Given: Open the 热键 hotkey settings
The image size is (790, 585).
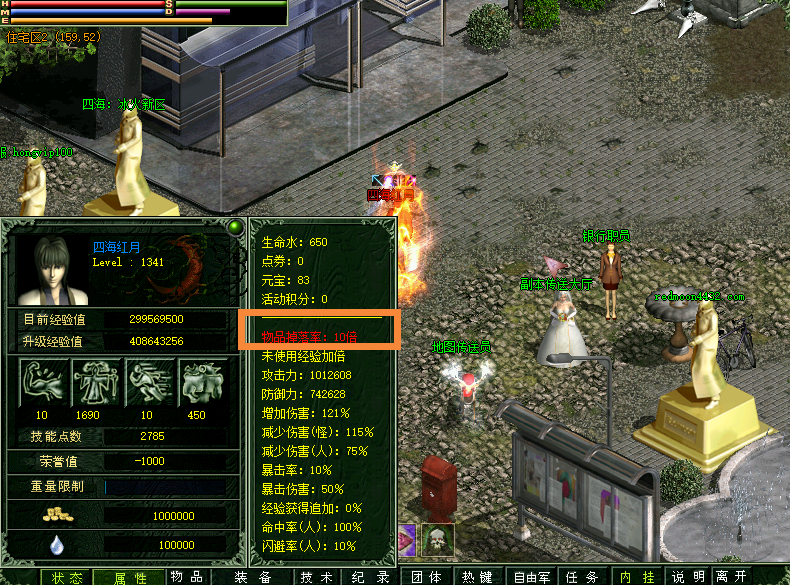Looking at the screenshot, I should (x=477, y=577).
